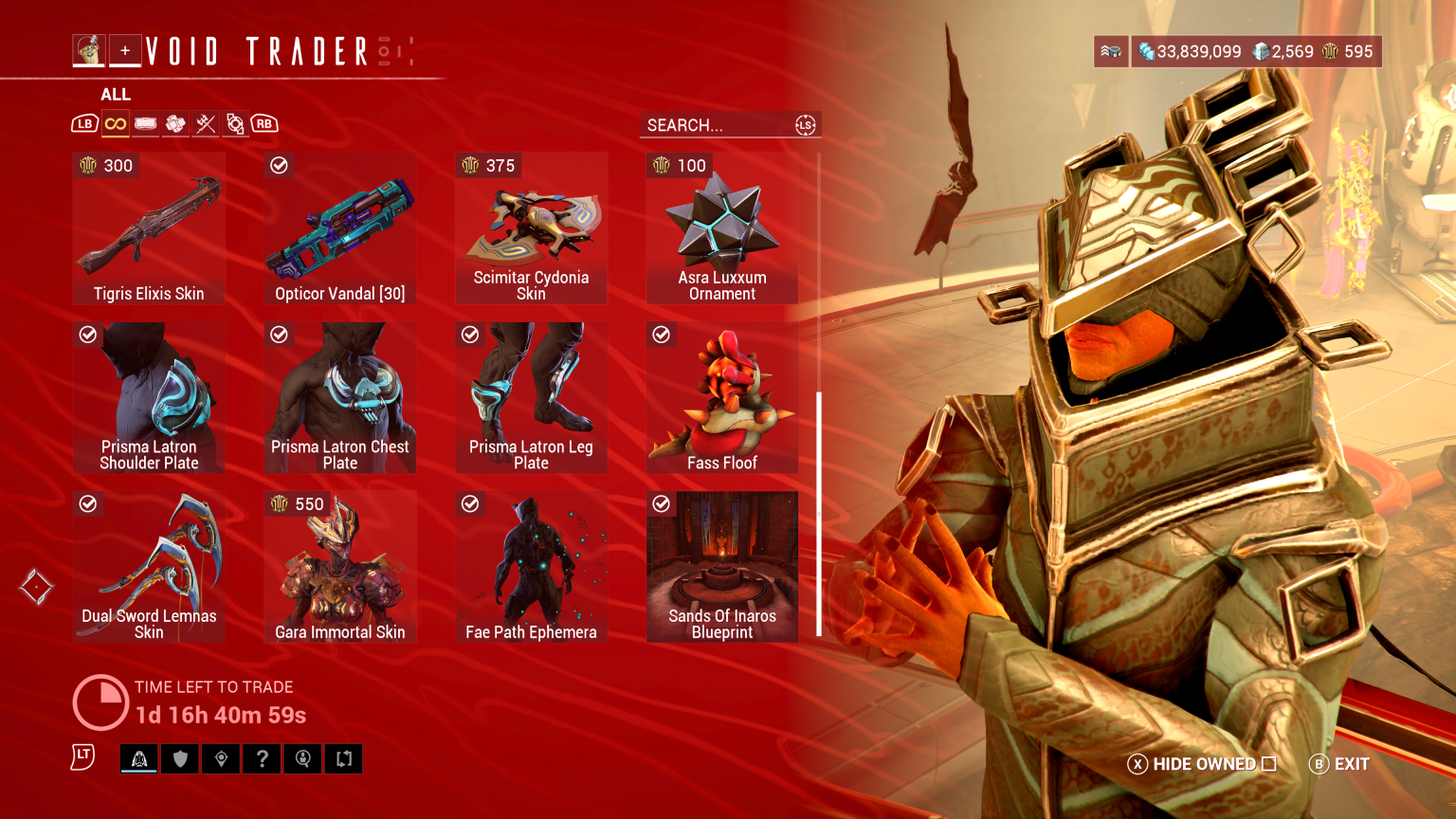Select the shield icon in the bottom toolbar
Screen dimensions: 1456x819
pos(180,758)
